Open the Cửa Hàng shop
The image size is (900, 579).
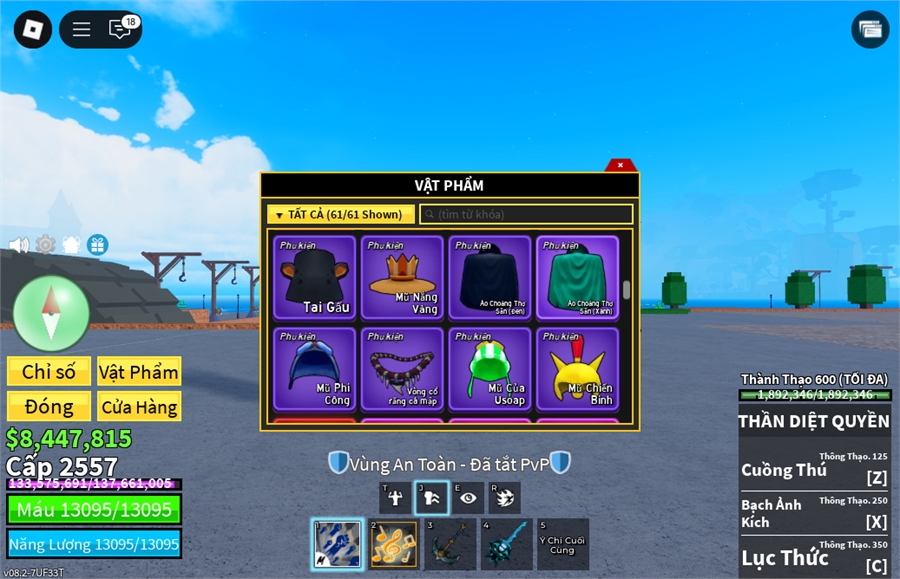click(139, 407)
